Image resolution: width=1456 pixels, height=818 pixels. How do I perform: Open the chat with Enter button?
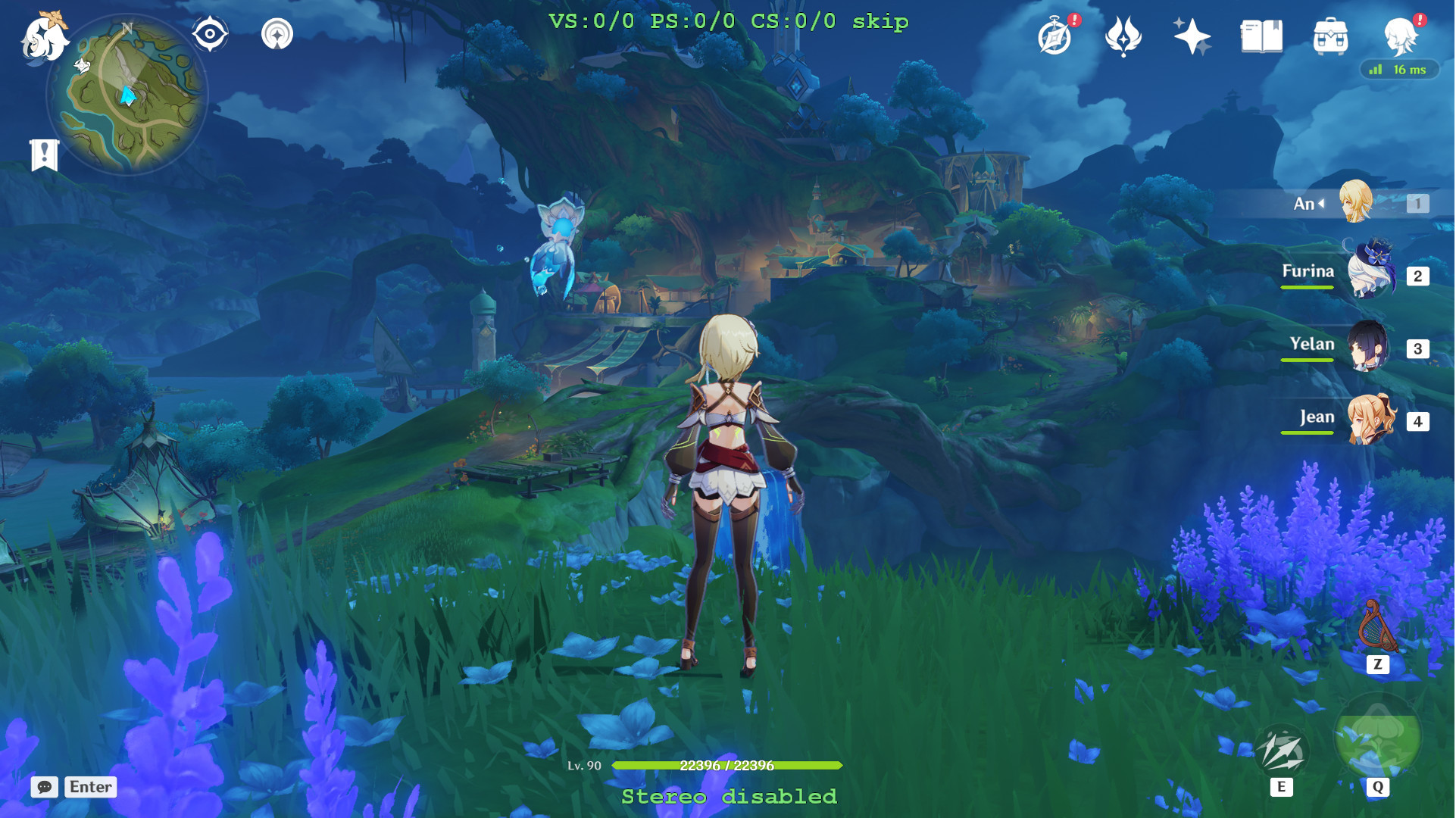click(x=89, y=787)
